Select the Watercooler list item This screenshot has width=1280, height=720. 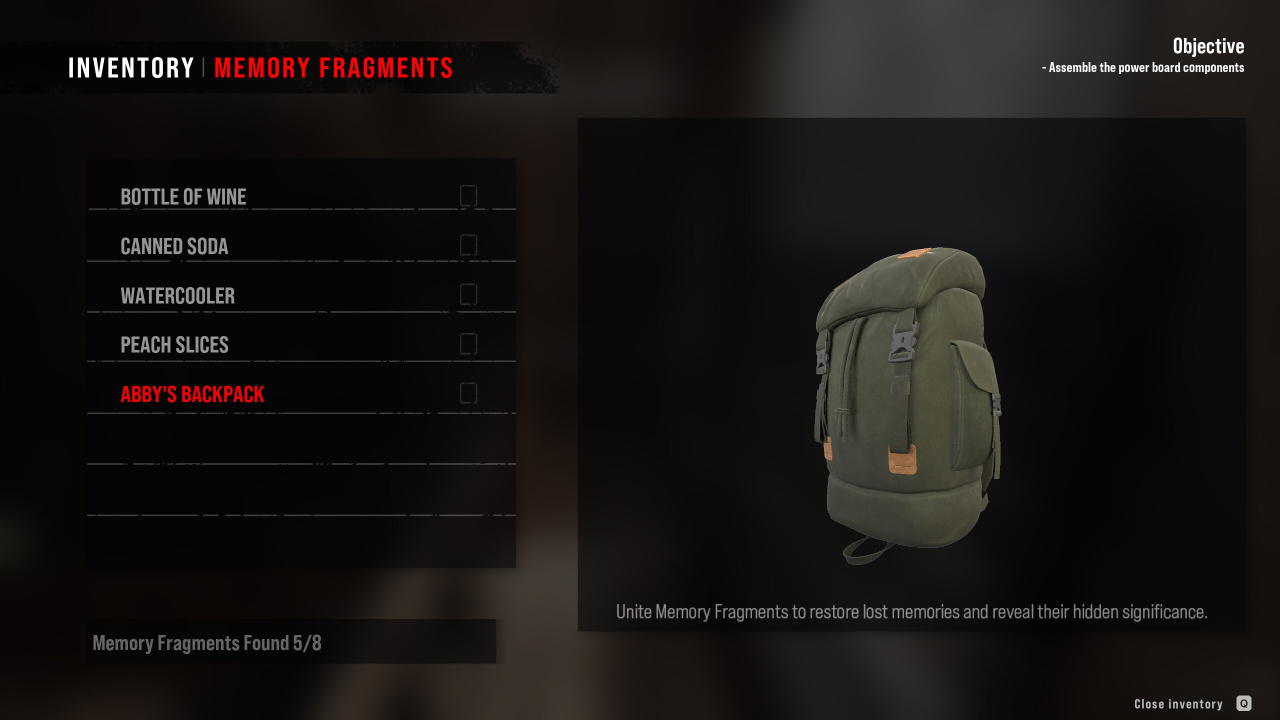(178, 296)
